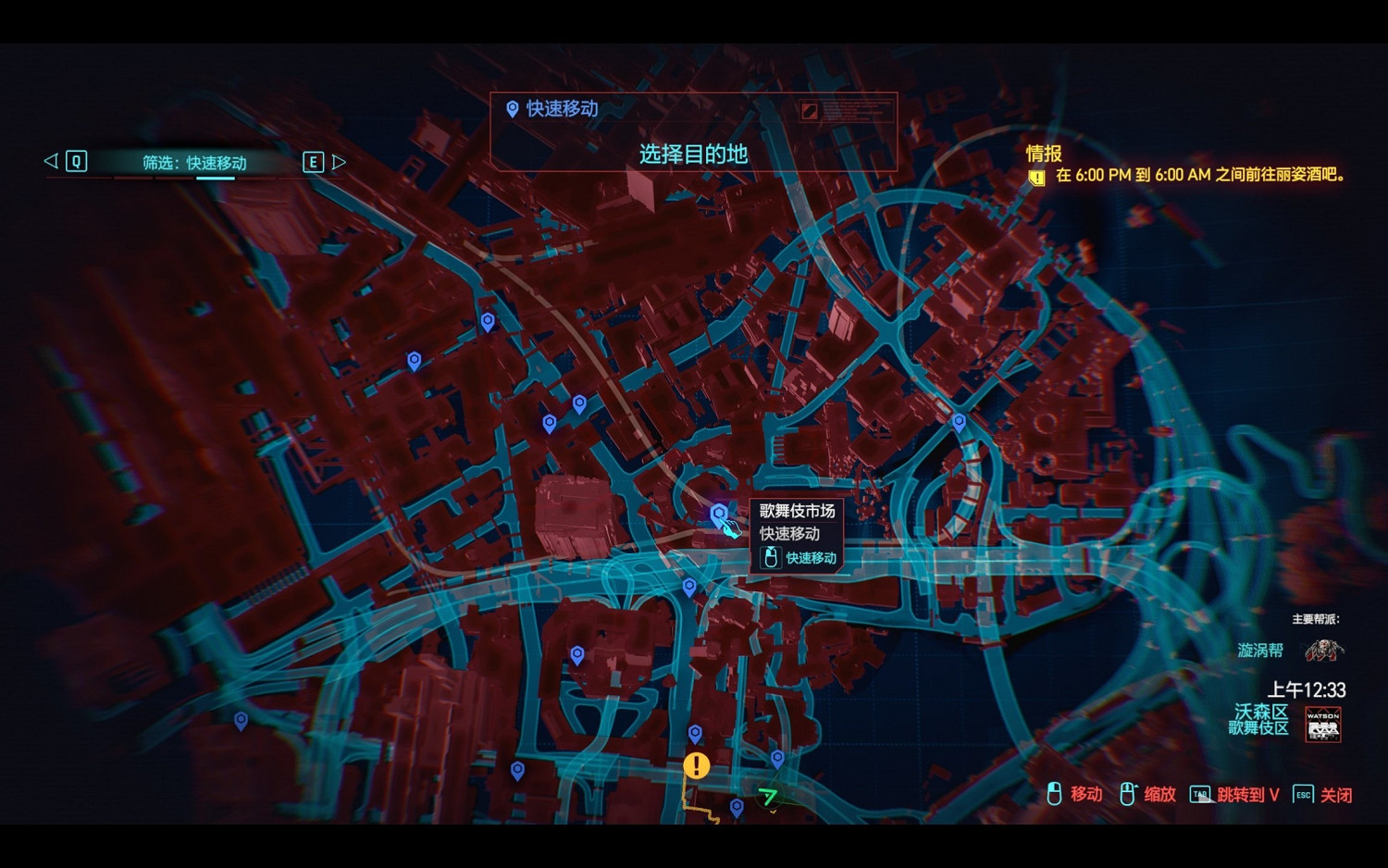
Task: Click 关闭 to close the map
Action: 1336,793
